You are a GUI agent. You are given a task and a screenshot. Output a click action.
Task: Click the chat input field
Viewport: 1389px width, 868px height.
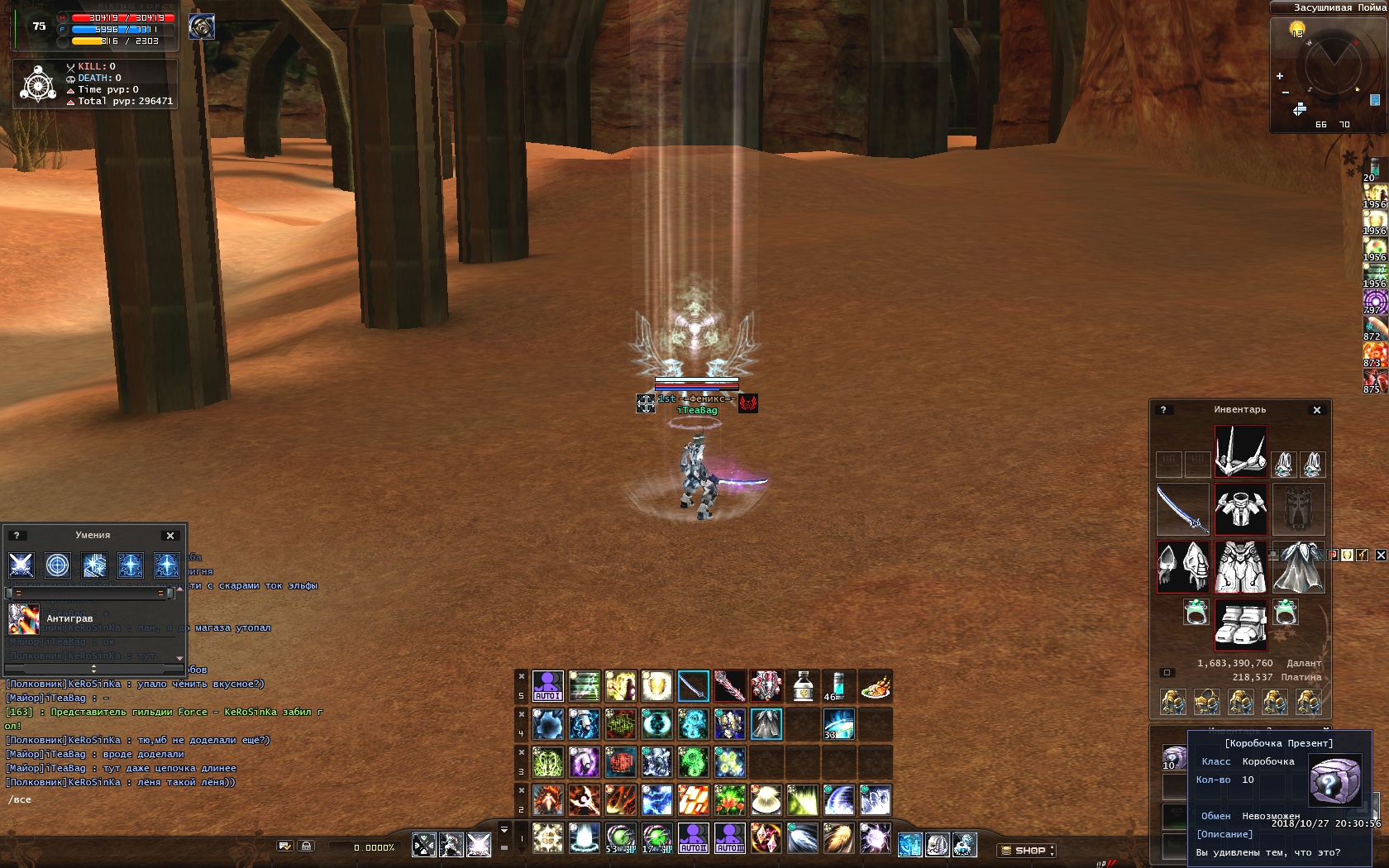click(124, 800)
